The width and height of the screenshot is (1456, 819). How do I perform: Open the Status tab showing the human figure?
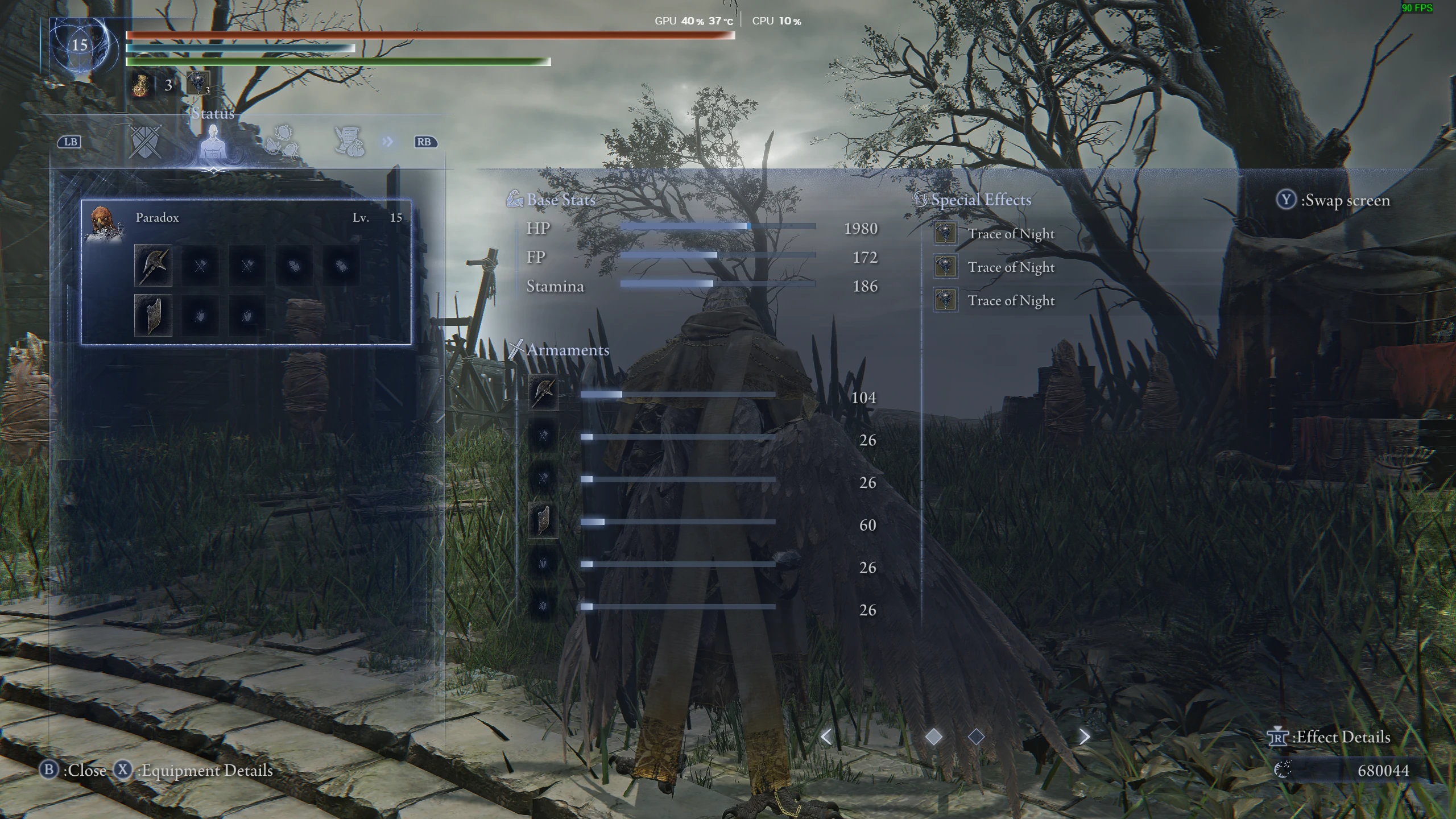point(214,141)
